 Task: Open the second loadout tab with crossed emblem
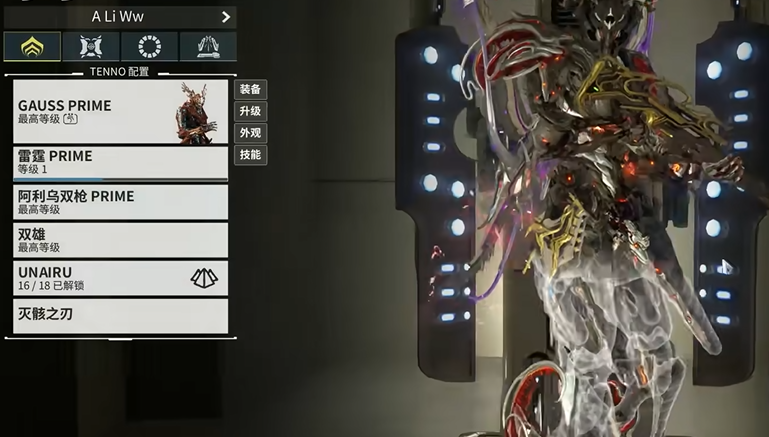click(x=91, y=46)
